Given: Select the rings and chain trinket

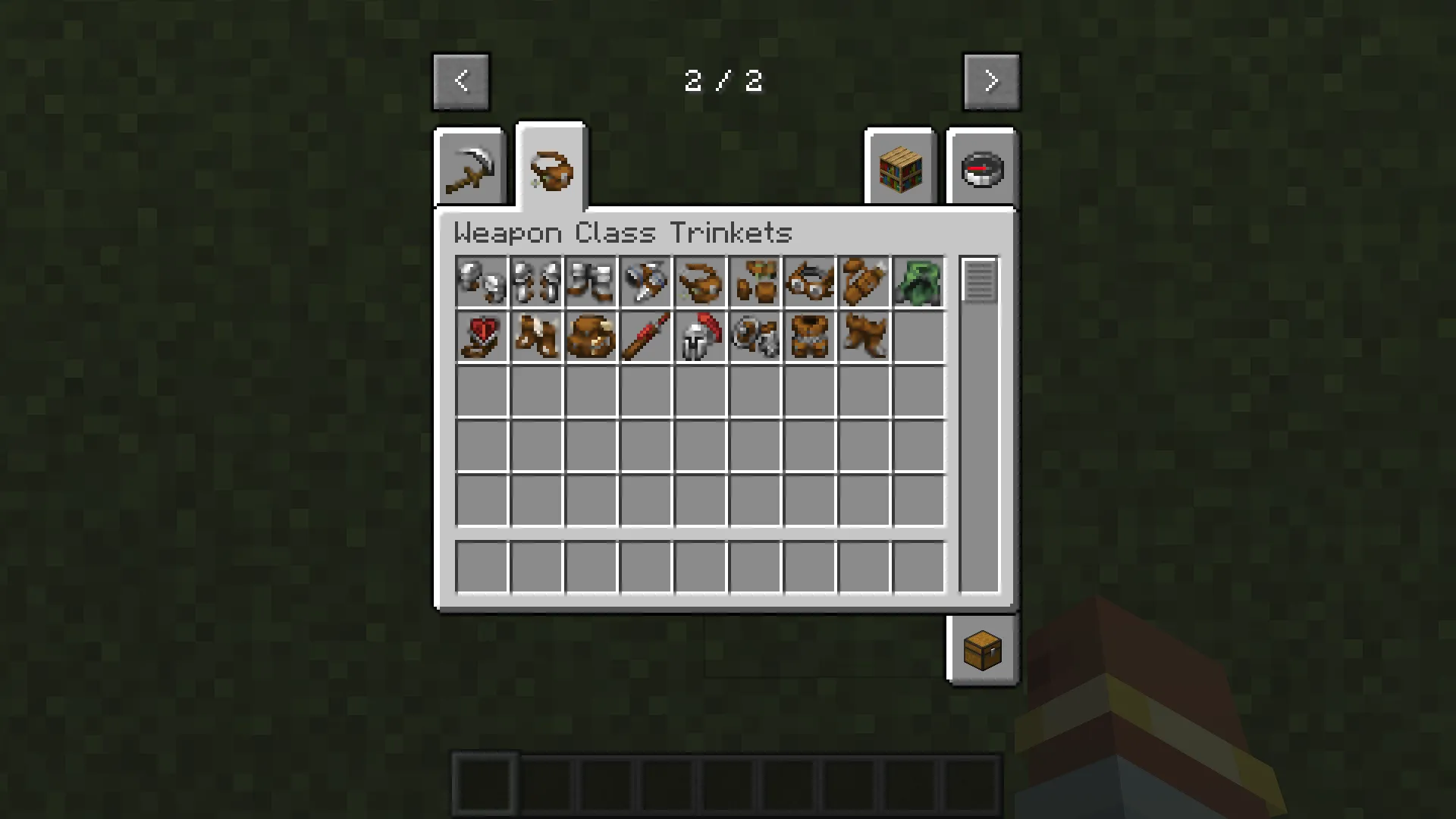Looking at the screenshot, I should pos(755,337).
